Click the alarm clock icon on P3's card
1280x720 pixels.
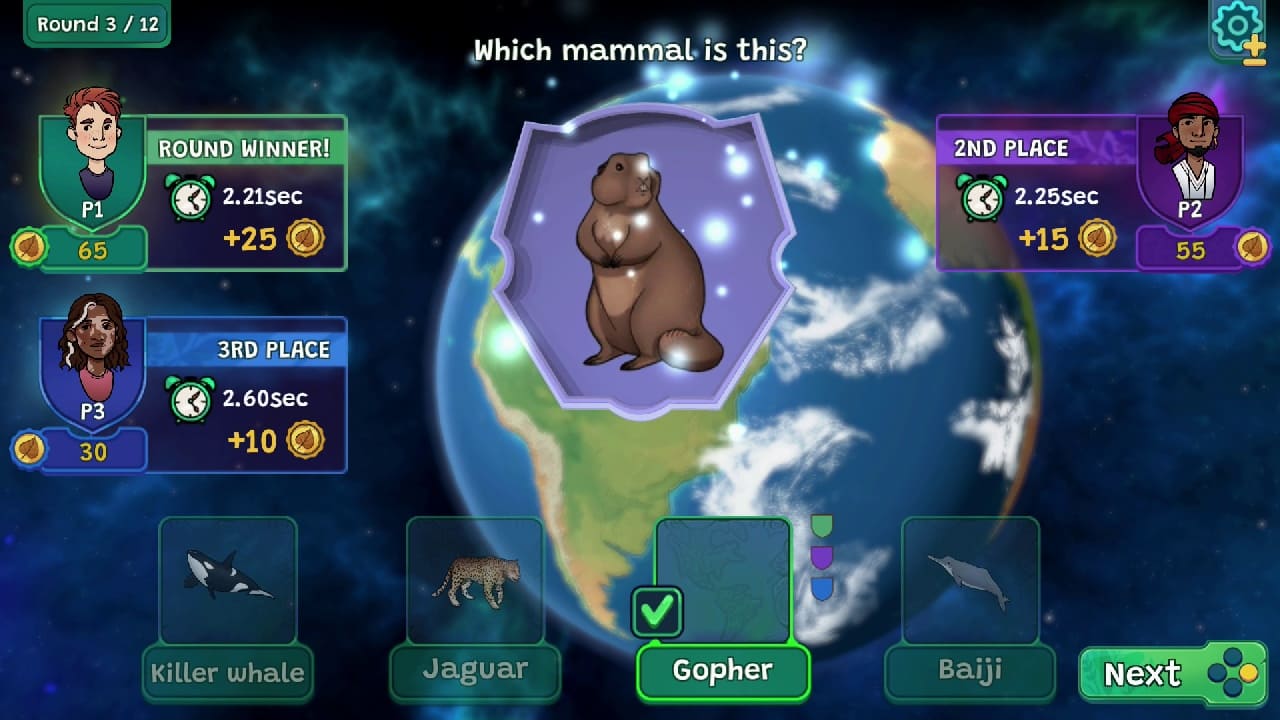[188, 399]
